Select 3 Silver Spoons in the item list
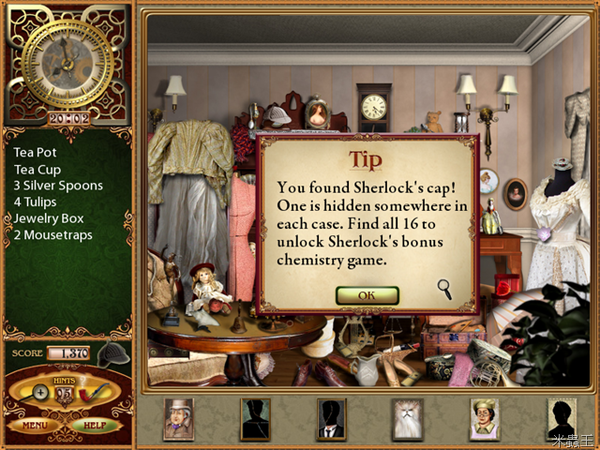 [x=57, y=186]
